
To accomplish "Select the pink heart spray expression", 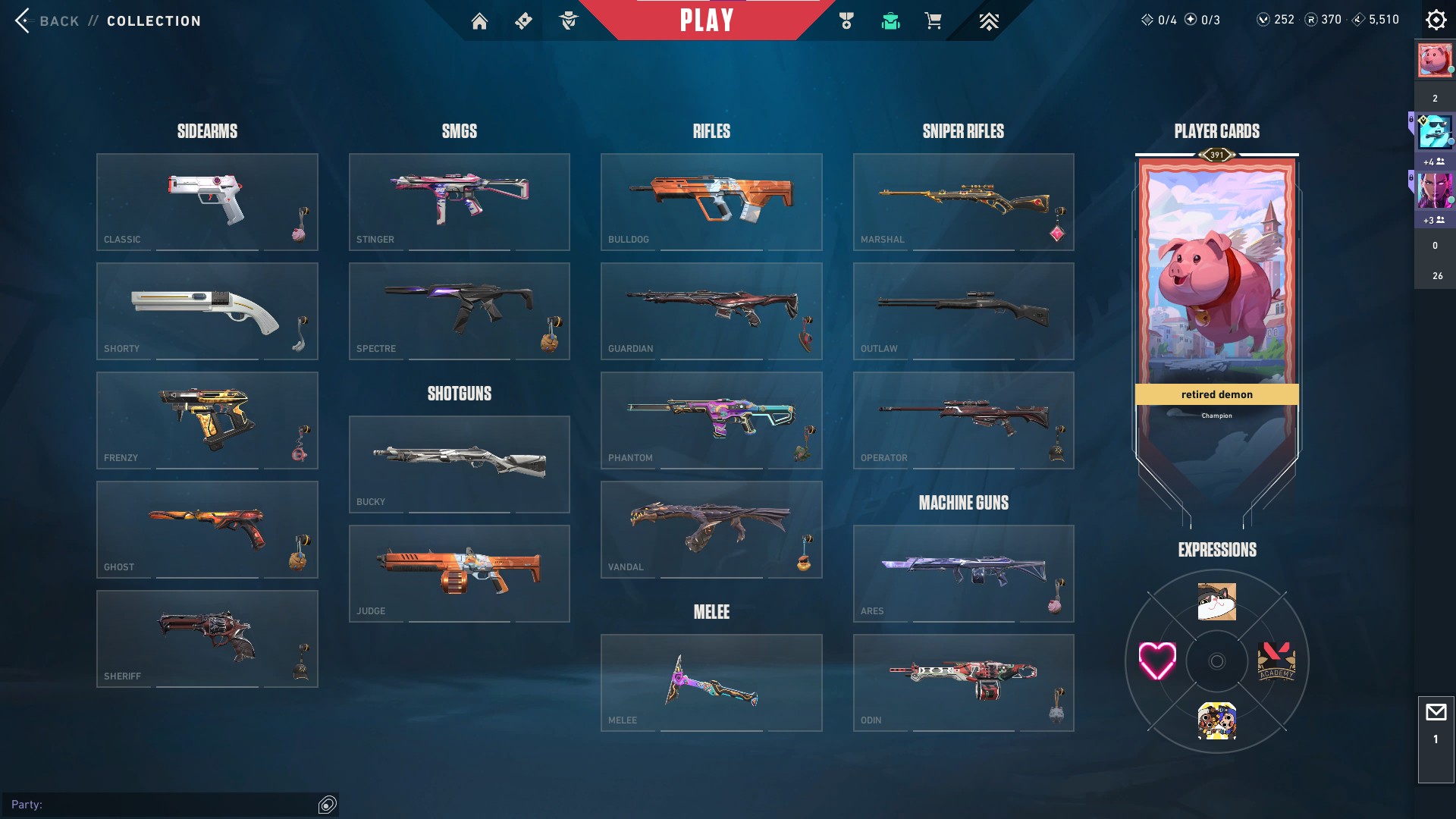I will coord(1157,661).
